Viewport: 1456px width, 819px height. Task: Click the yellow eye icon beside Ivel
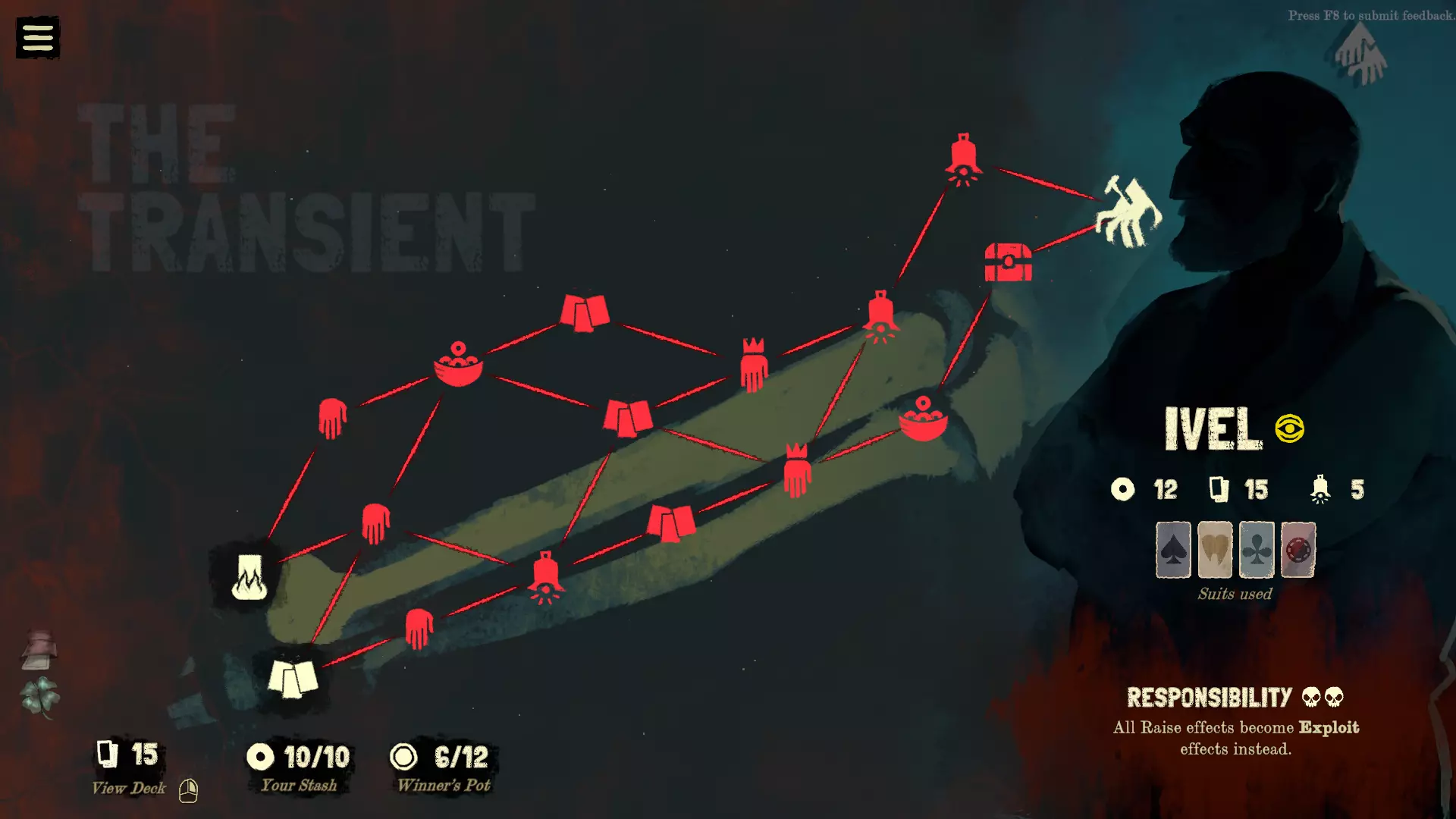1289,428
